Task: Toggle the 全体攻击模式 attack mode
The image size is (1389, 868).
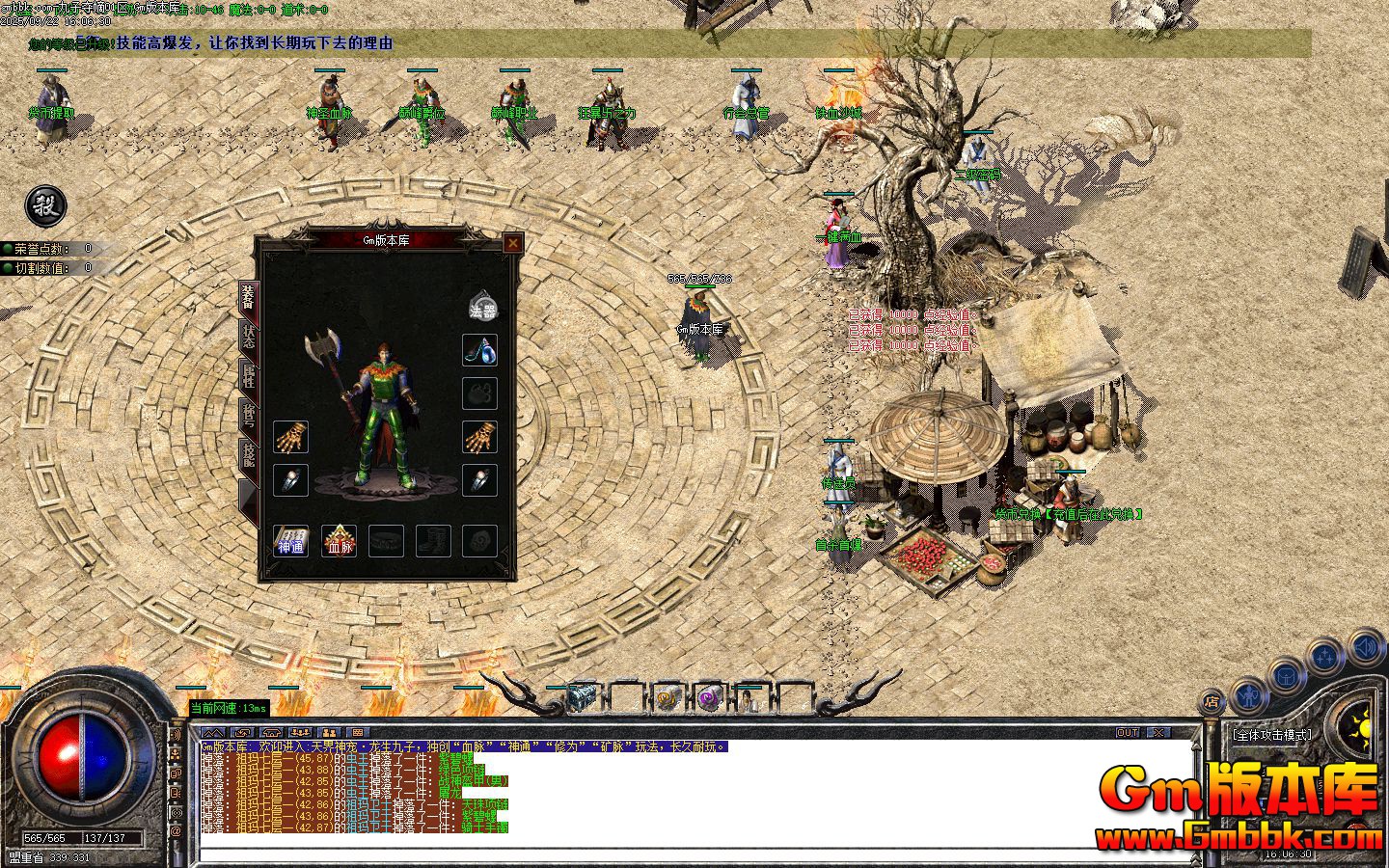Action: [x=1272, y=734]
